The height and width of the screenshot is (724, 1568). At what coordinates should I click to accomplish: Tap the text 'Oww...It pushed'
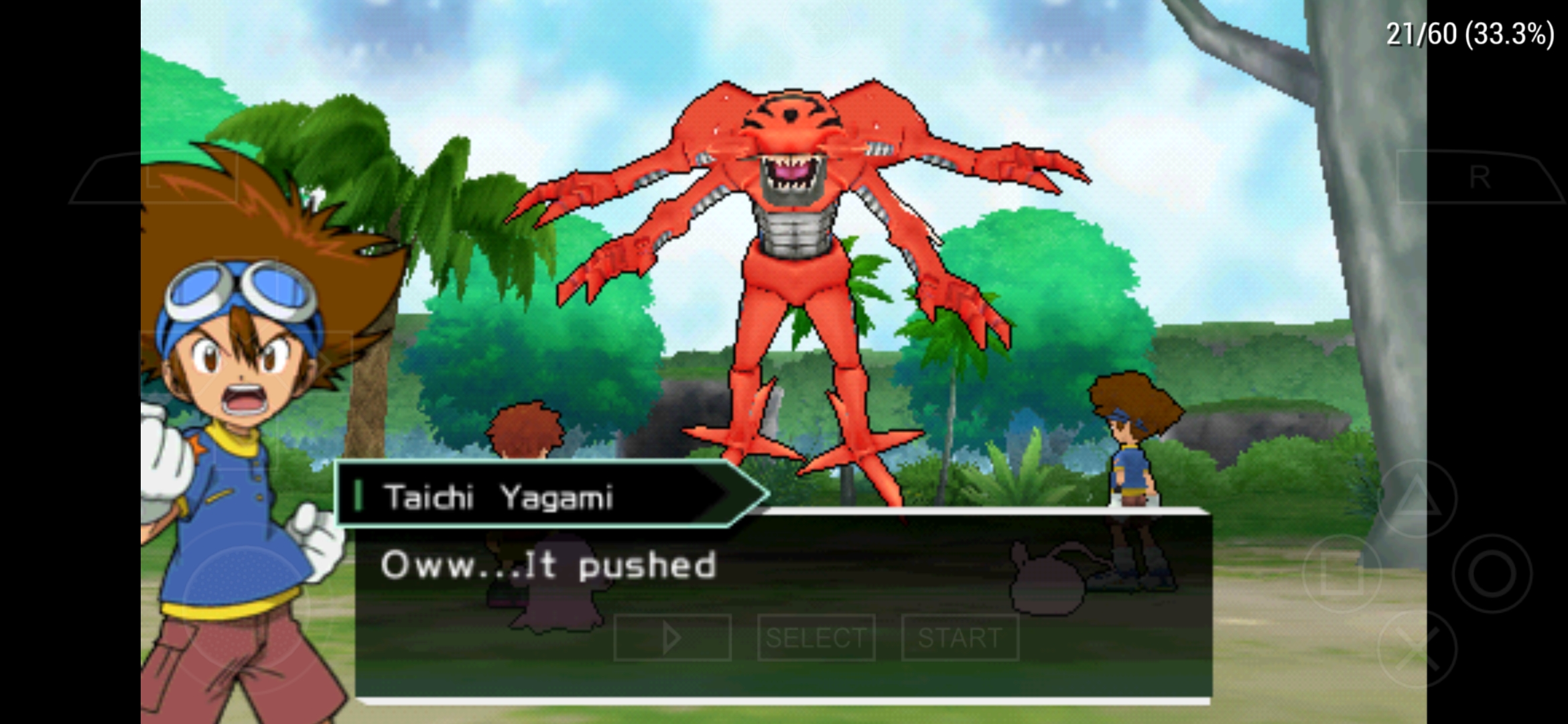pos(549,564)
